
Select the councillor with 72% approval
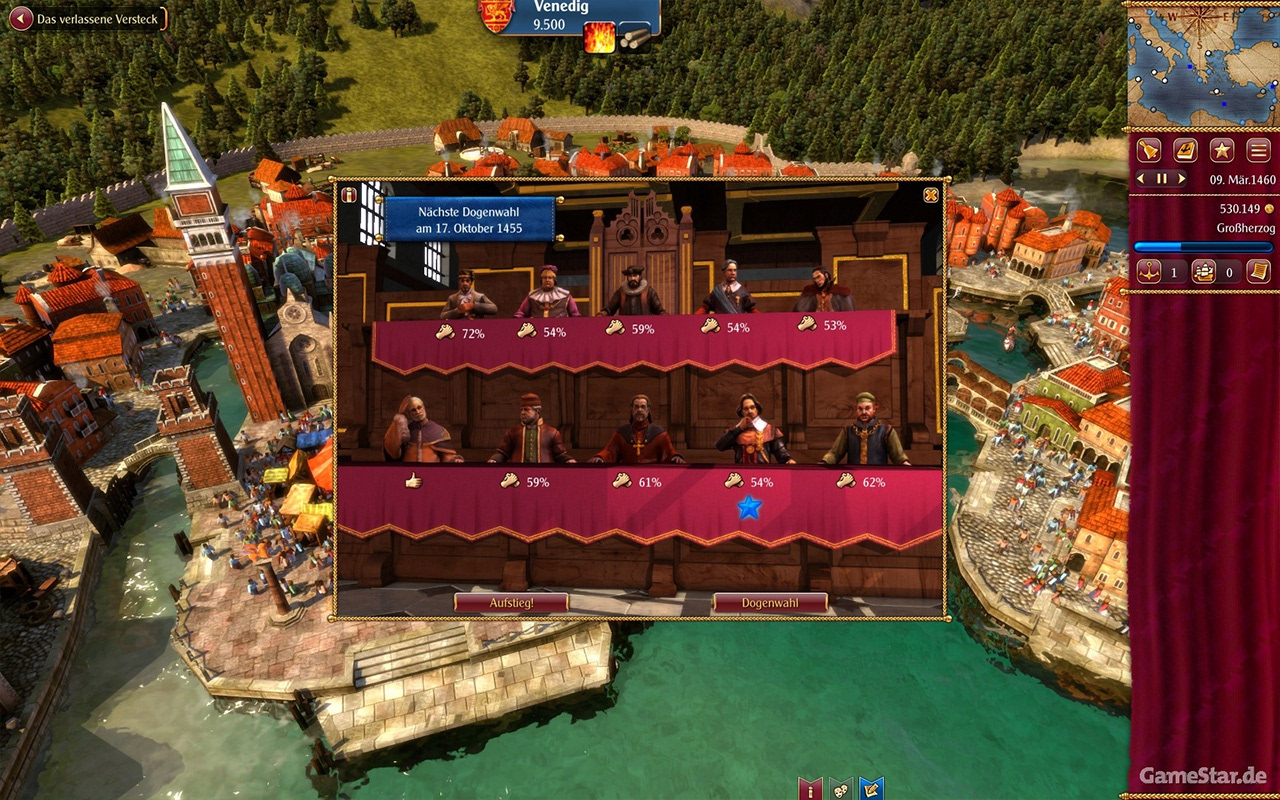467,293
